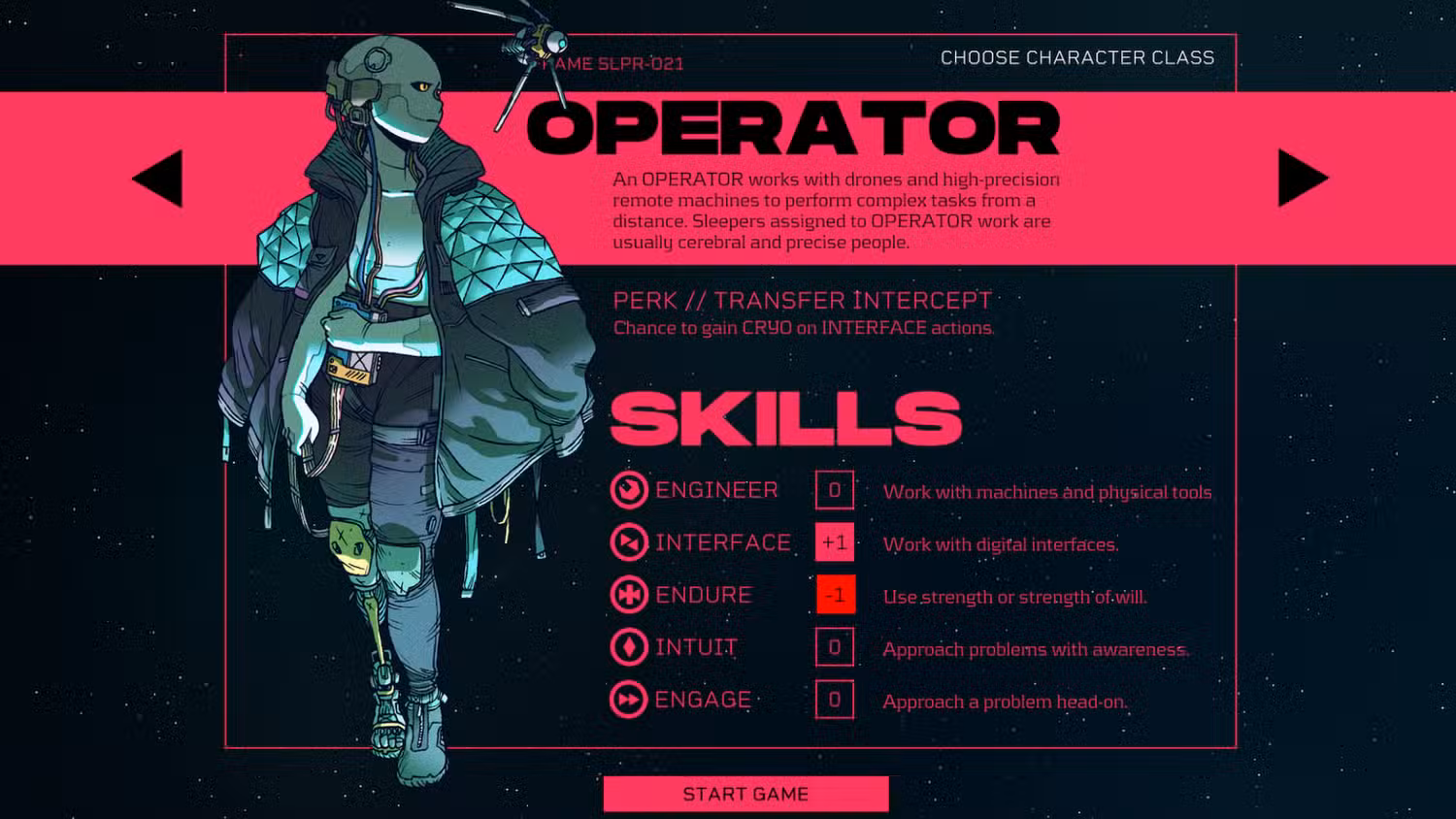Switch to the next character class
Viewport: 1456px width, 819px height.
coord(1301,179)
